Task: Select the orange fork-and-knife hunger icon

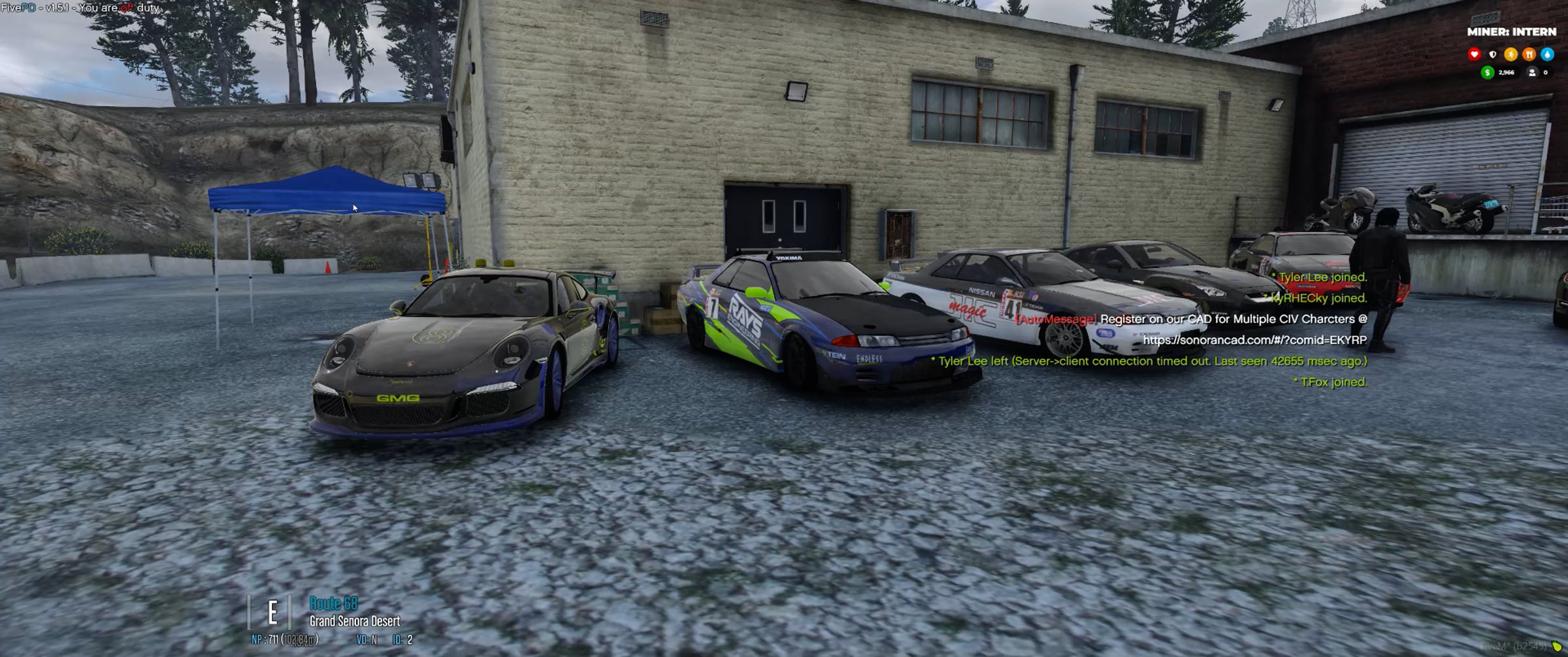Action: pos(1529,54)
